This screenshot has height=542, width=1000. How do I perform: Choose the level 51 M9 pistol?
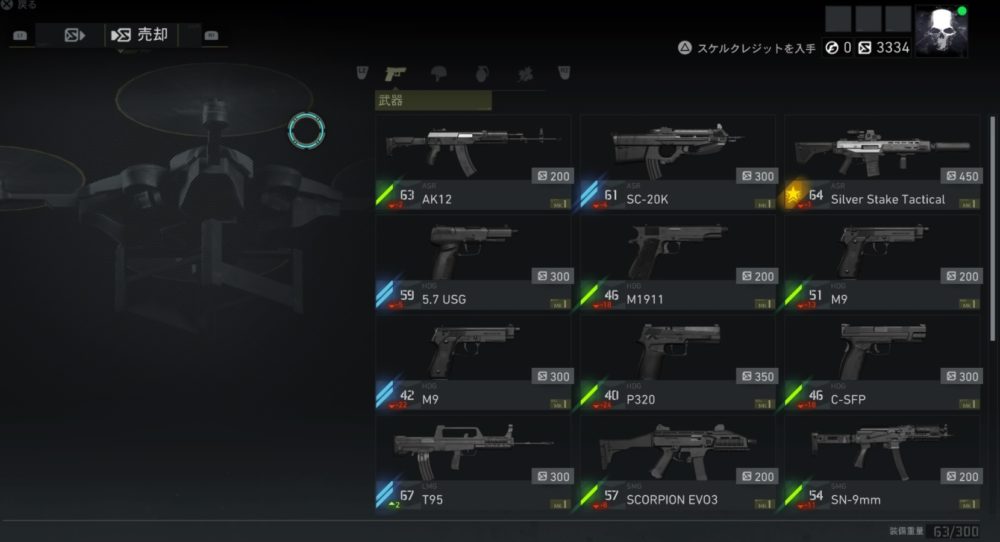[881, 262]
